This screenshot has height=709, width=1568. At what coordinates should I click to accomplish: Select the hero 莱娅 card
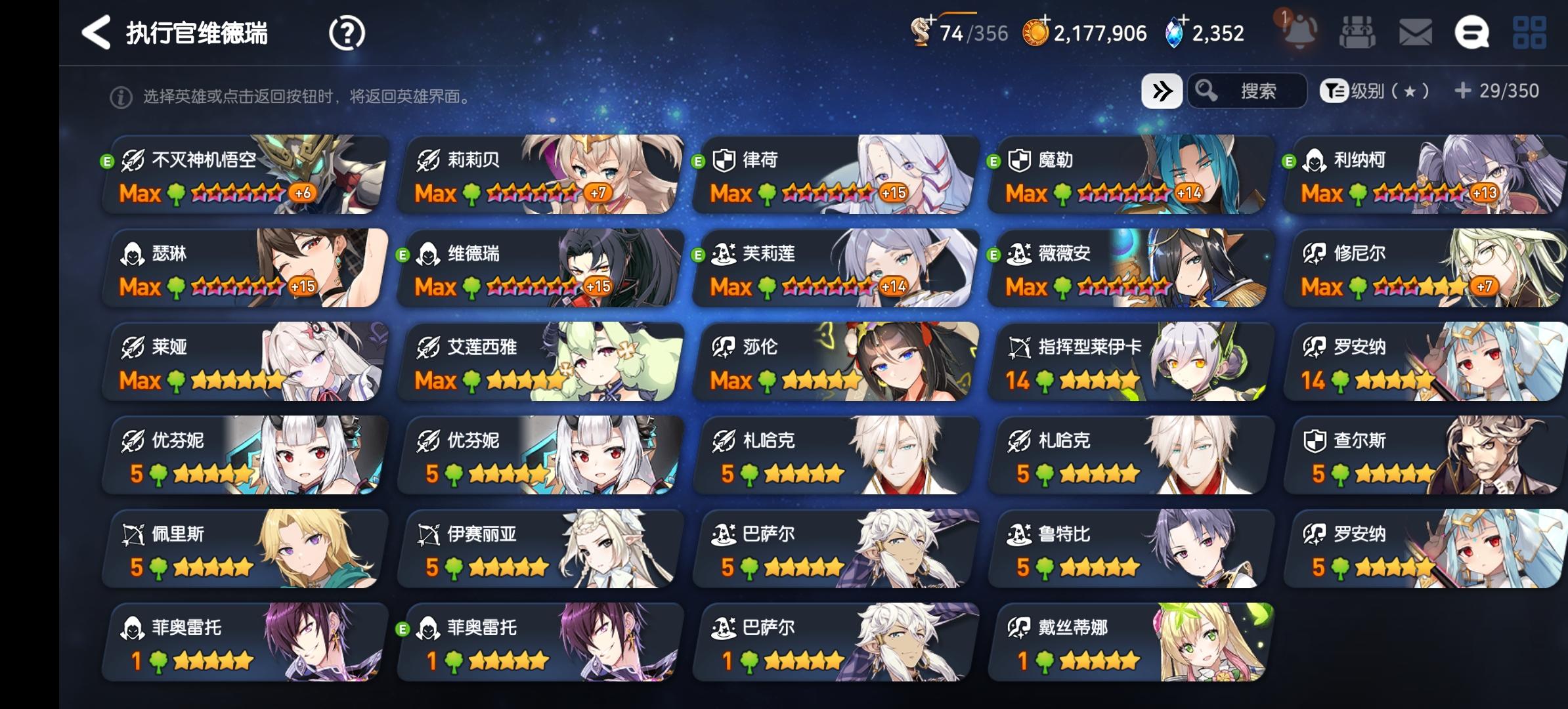click(243, 362)
